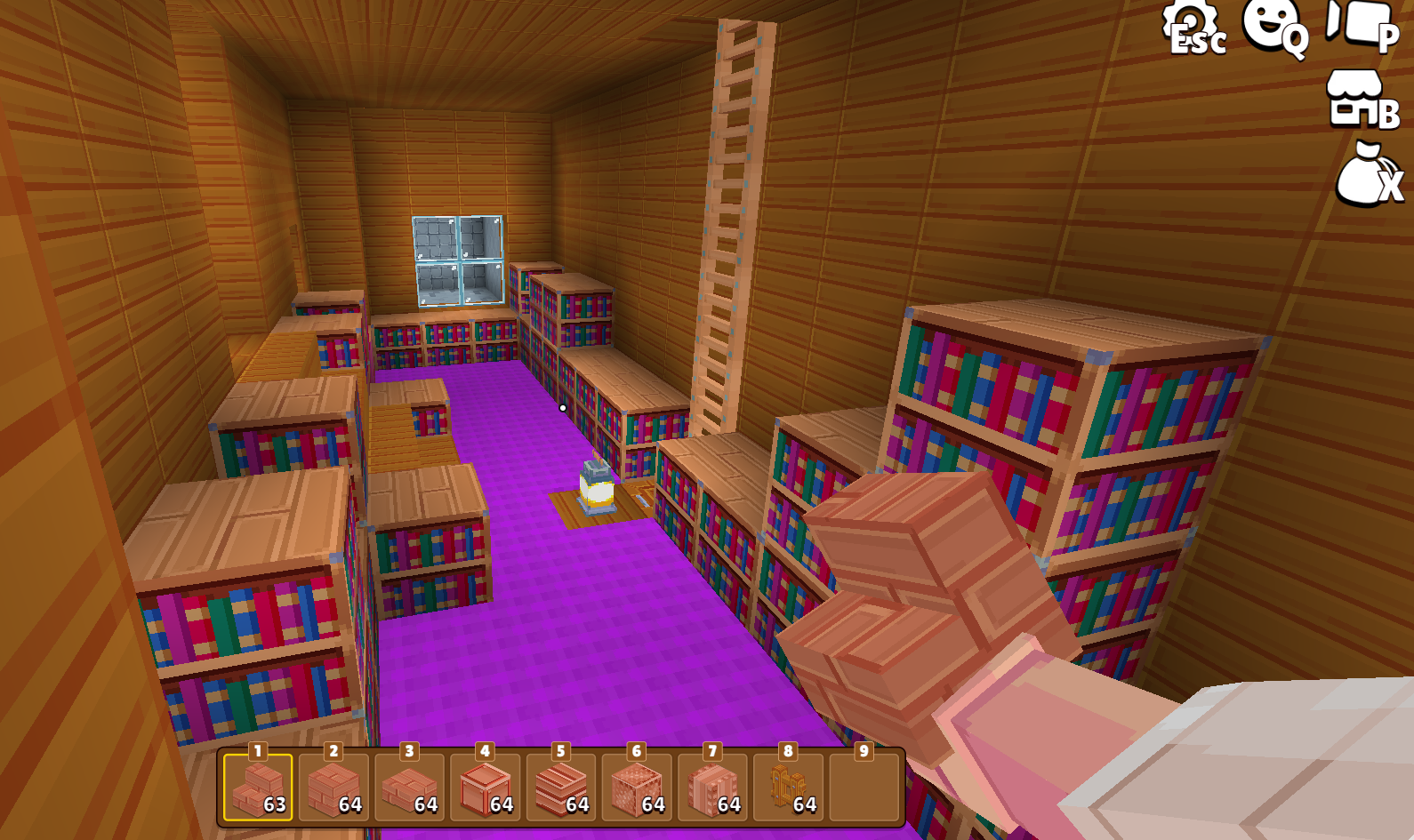Open the inventory bag icon
This screenshot has width=1414, height=840.
pos(1366,176)
